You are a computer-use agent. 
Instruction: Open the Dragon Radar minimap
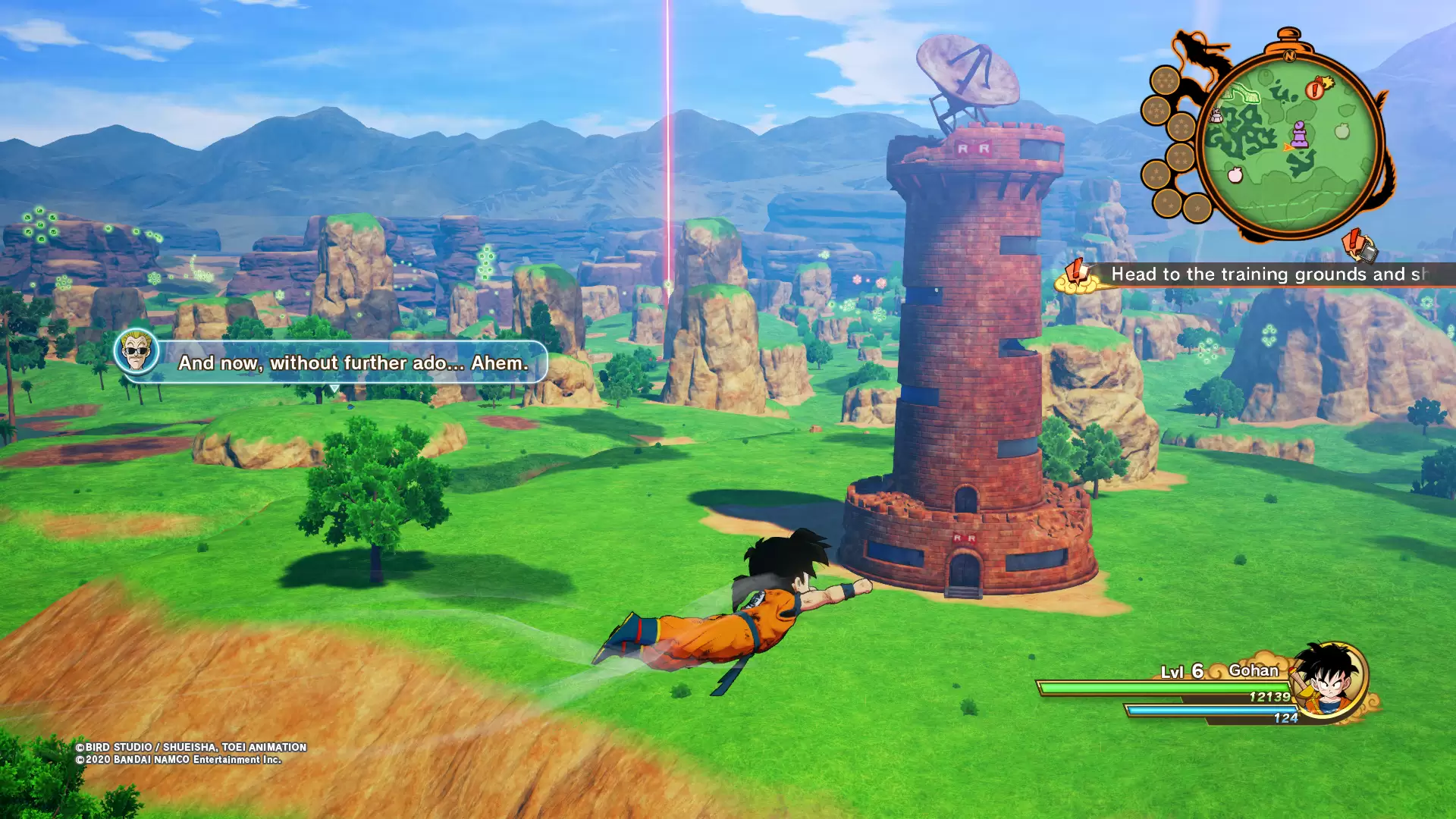[1289, 144]
